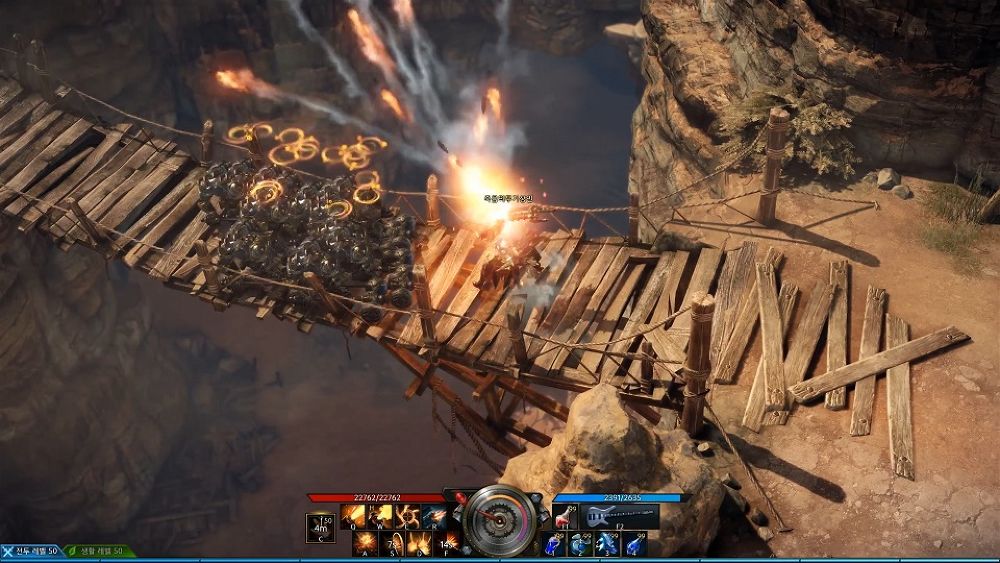Use the red potion in slot F1
The image size is (1000, 563).
coord(565,516)
